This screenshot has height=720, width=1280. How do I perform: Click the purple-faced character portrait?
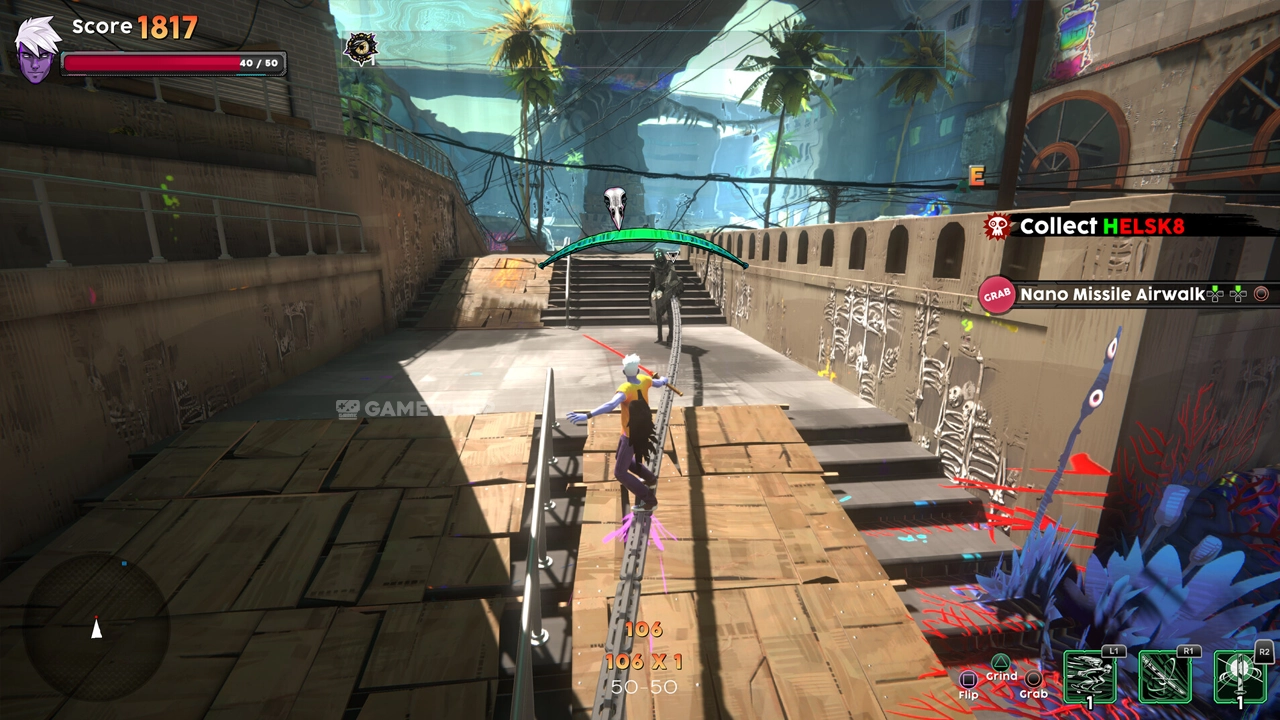37,50
